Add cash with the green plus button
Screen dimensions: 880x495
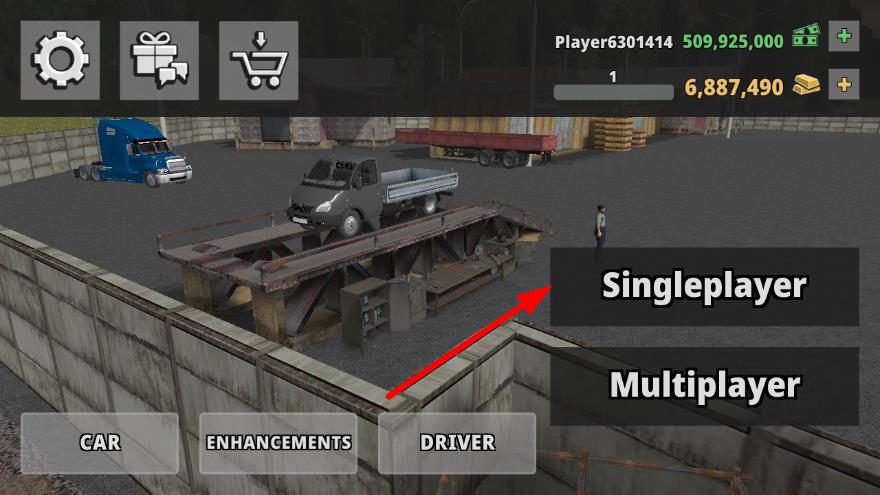(x=844, y=37)
